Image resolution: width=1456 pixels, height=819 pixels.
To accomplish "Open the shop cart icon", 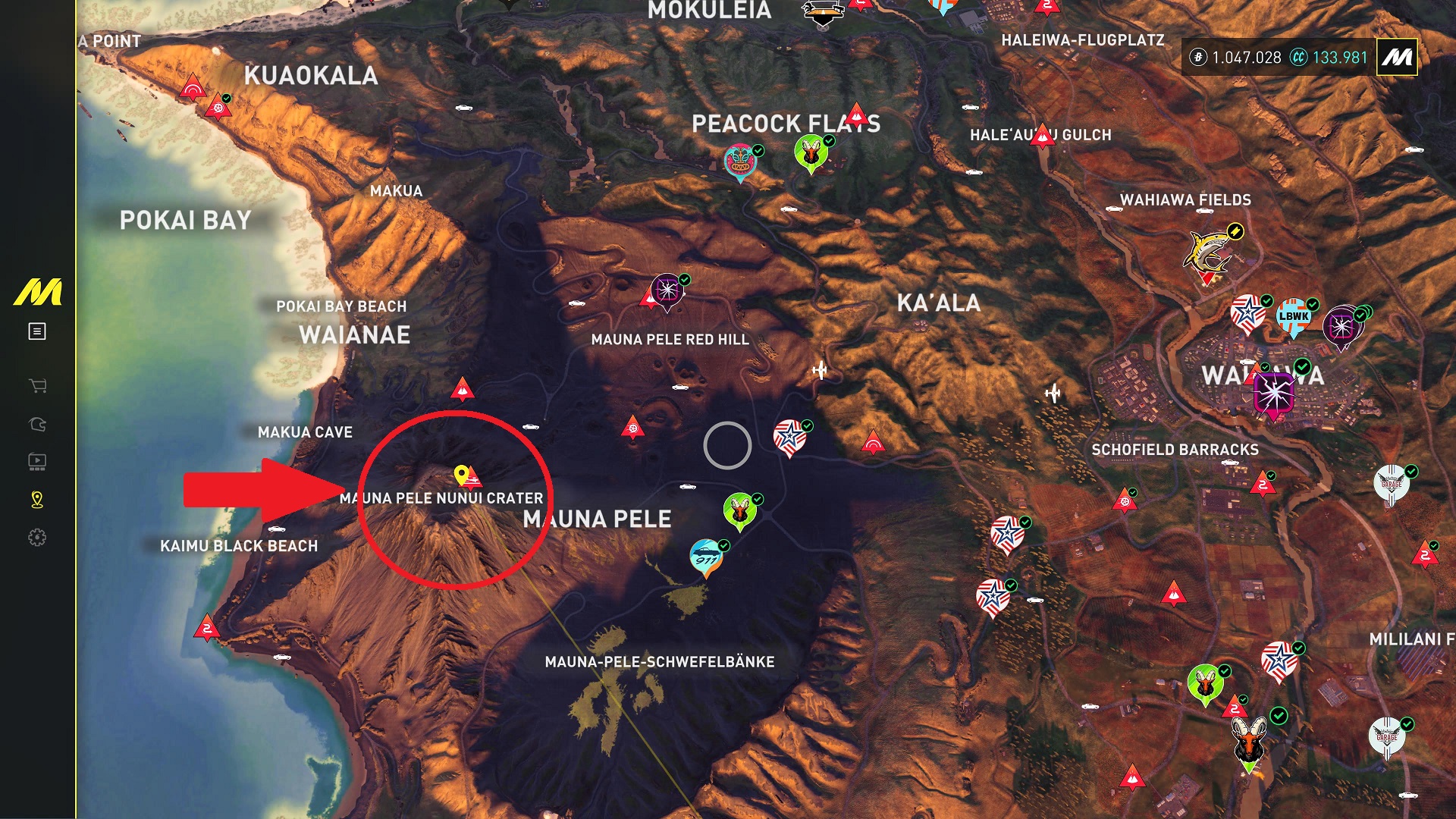I will [37, 386].
